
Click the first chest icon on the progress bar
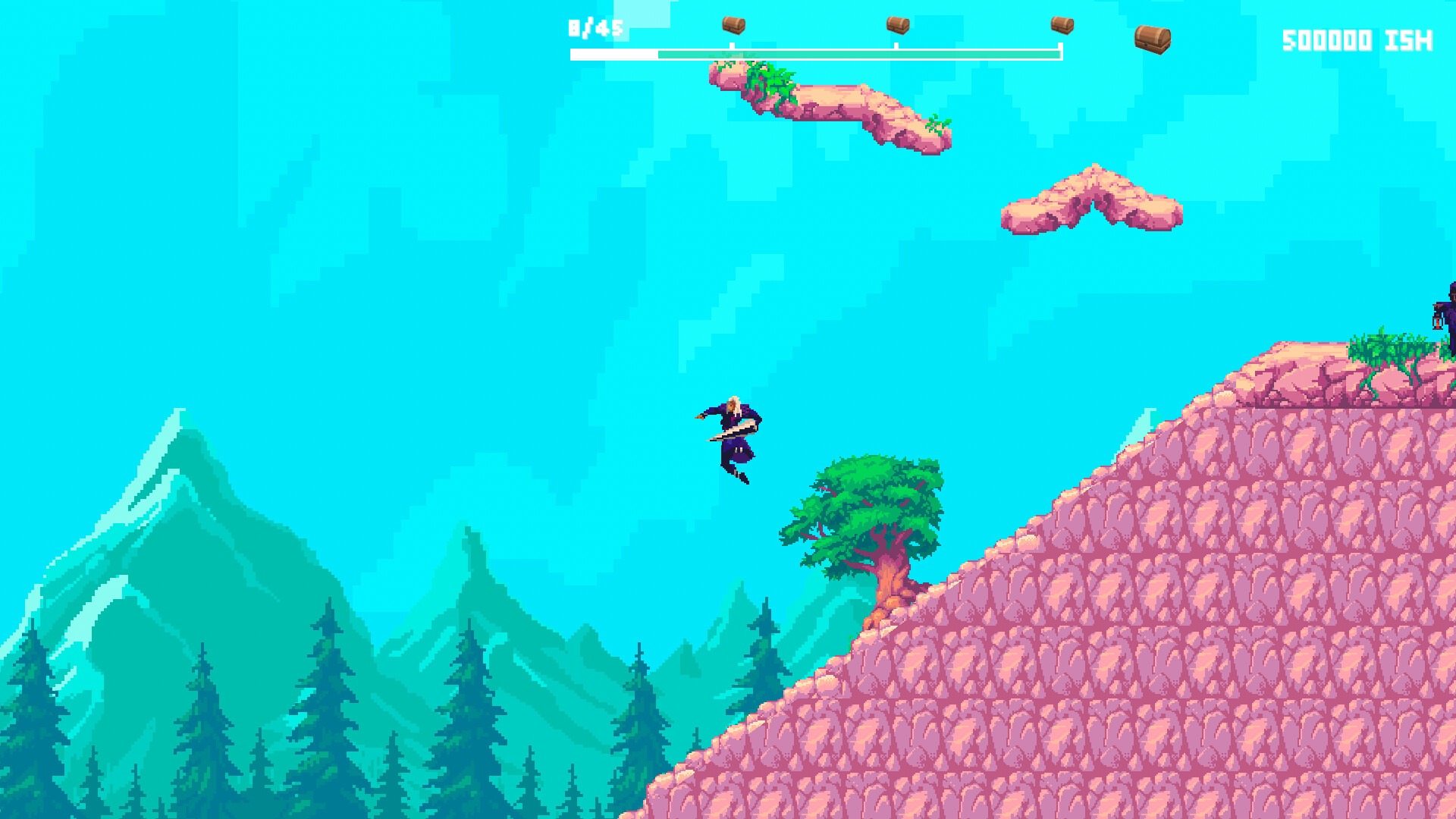click(733, 25)
